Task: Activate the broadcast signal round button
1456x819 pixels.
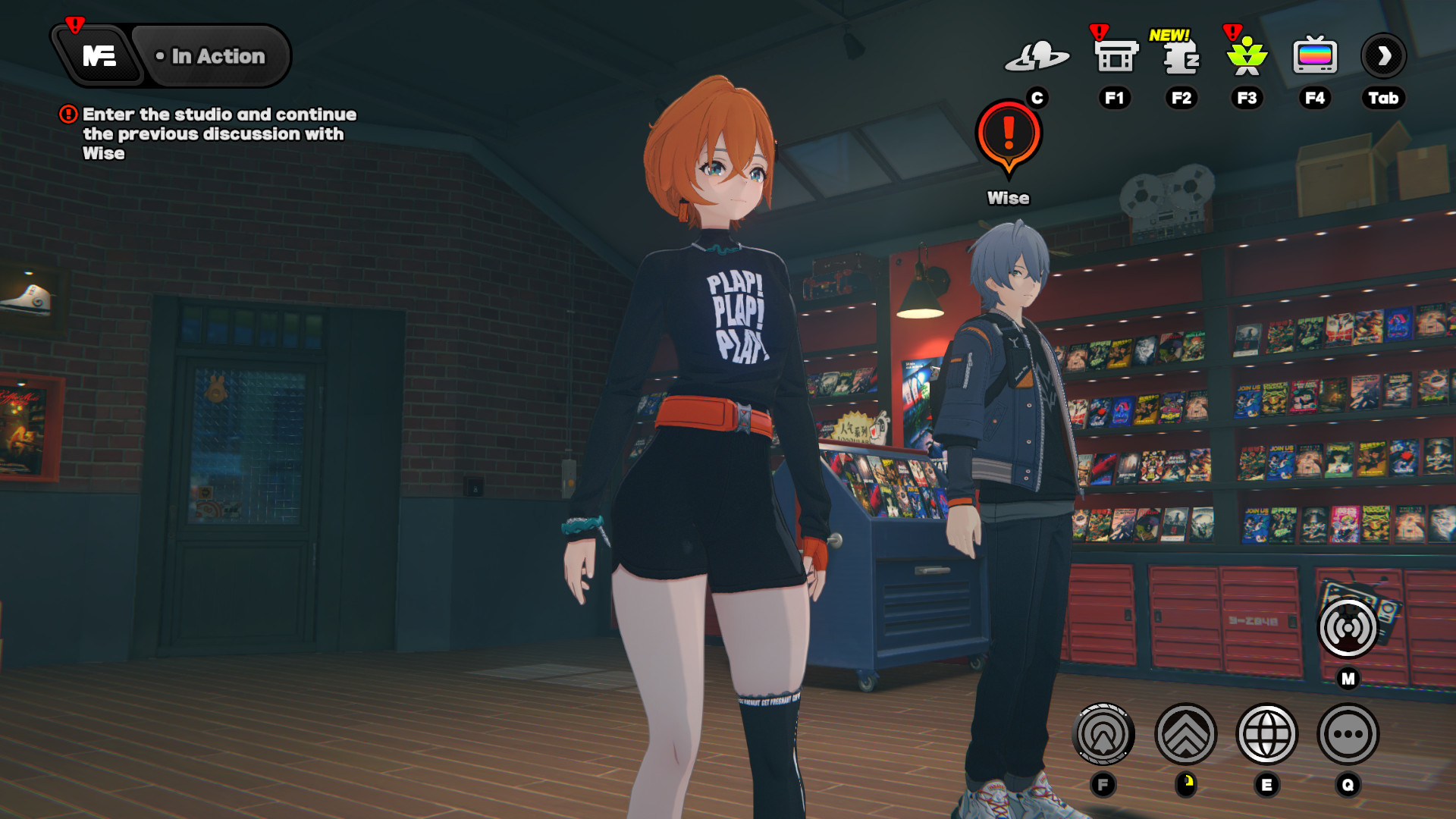Action: tap(1348, 628)
